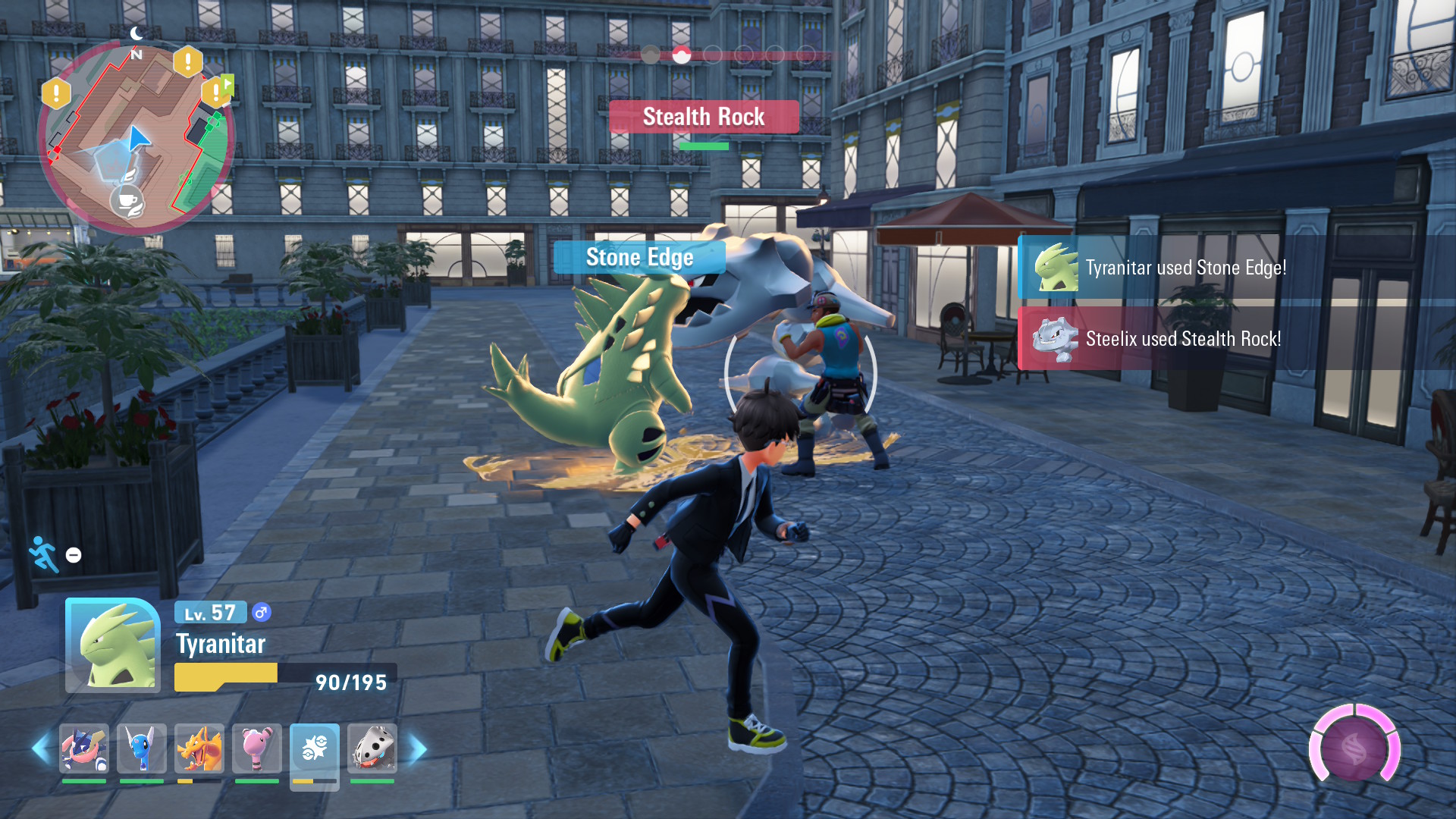Click the flagged exclamation marker on minimap
The width and height of the screenshot is (1456, 819).
(x=217, y=92)
